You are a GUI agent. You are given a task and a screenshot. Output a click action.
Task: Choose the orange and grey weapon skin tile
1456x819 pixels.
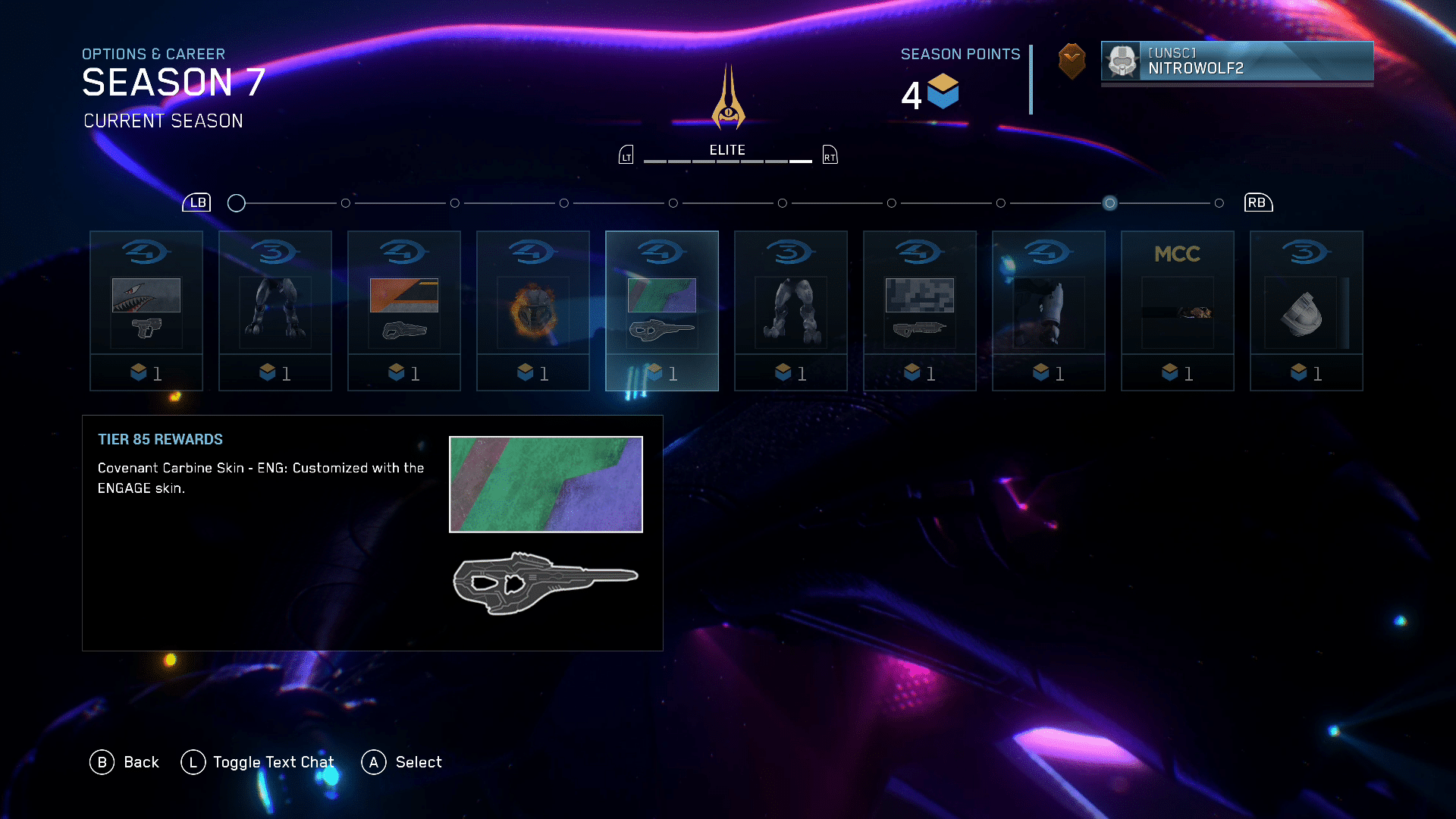[x=404, y=311]
